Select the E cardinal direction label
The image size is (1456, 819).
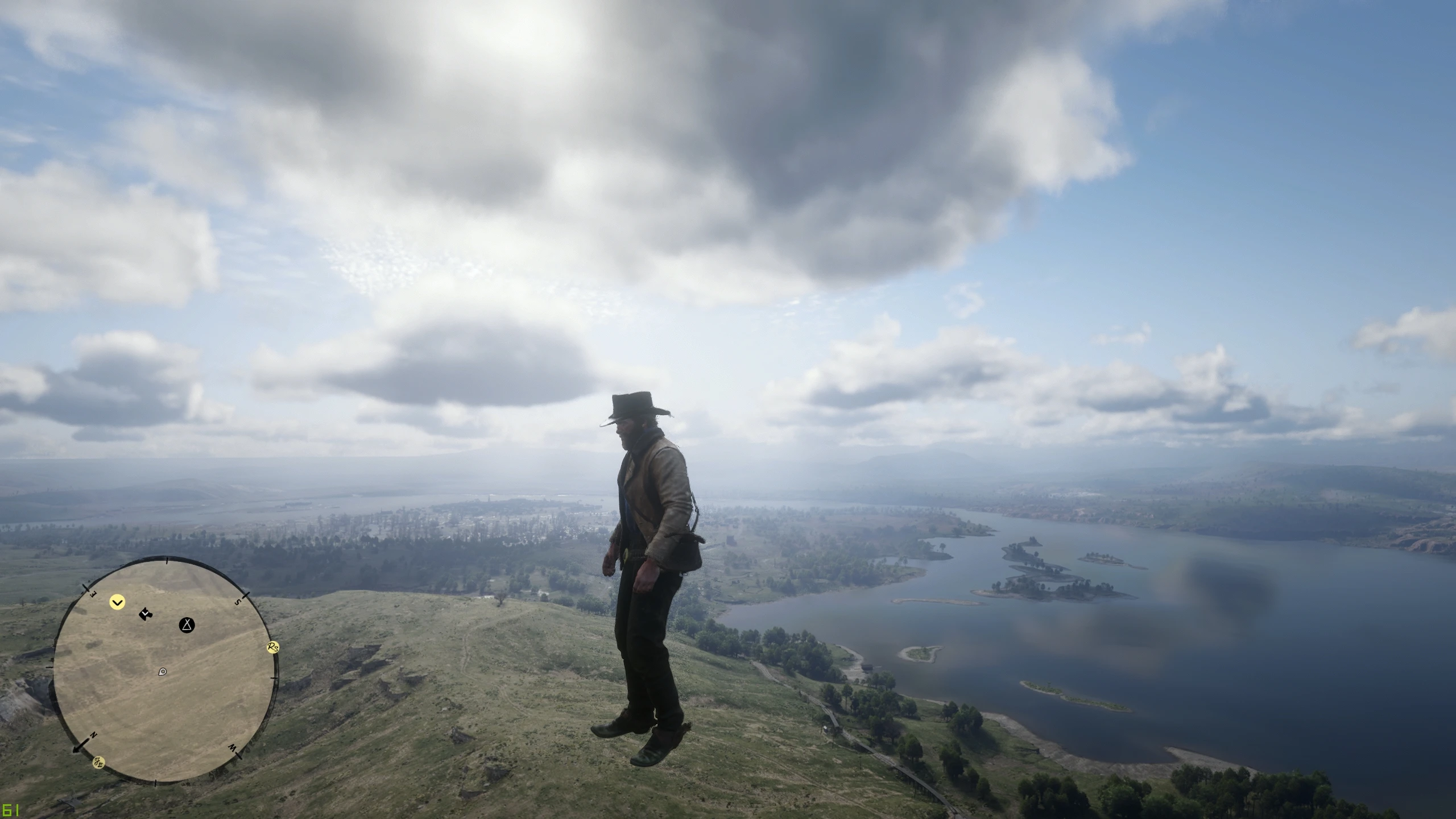(92, 594)
